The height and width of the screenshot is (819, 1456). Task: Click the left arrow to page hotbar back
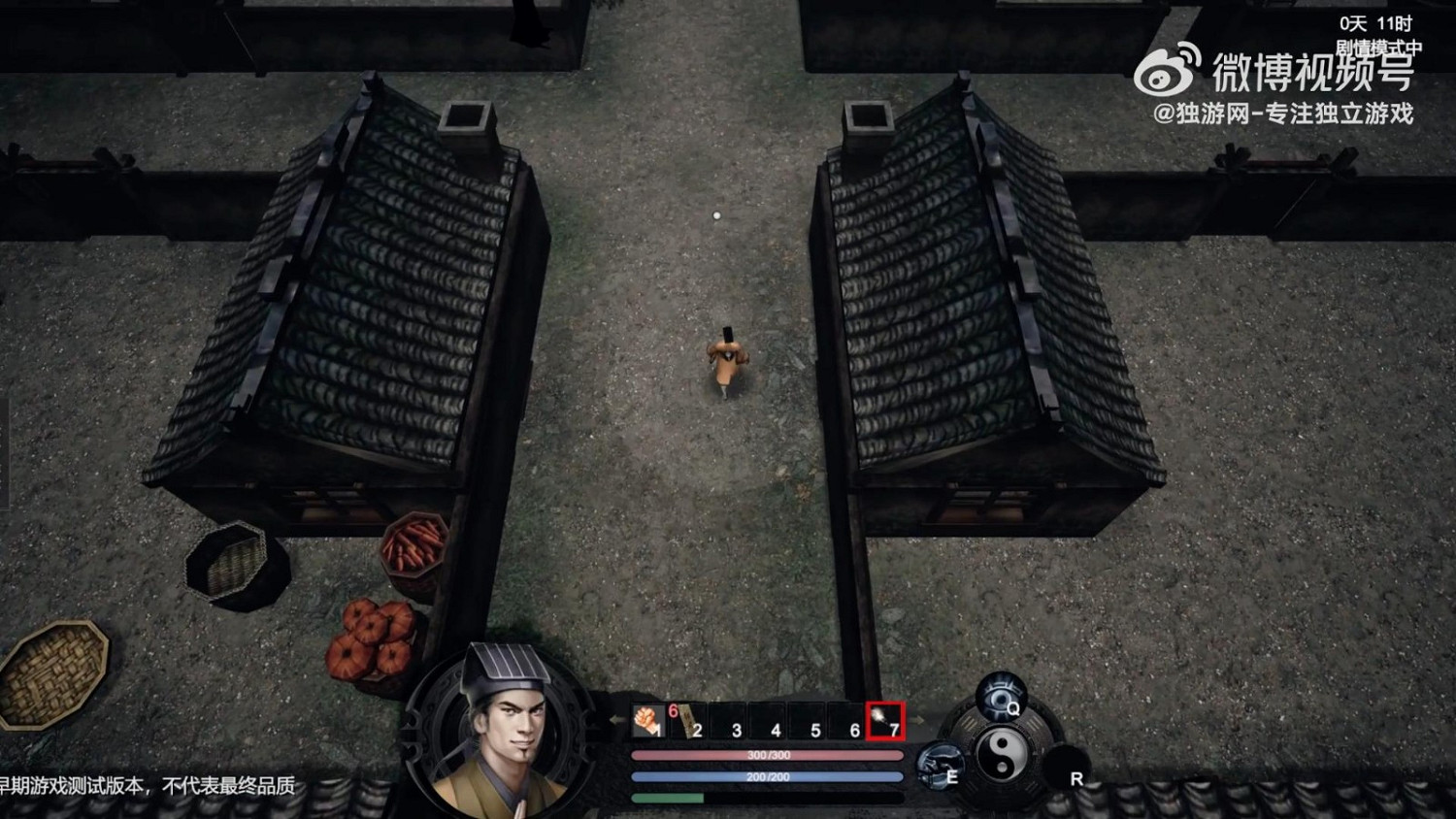(x=613, y=719)
